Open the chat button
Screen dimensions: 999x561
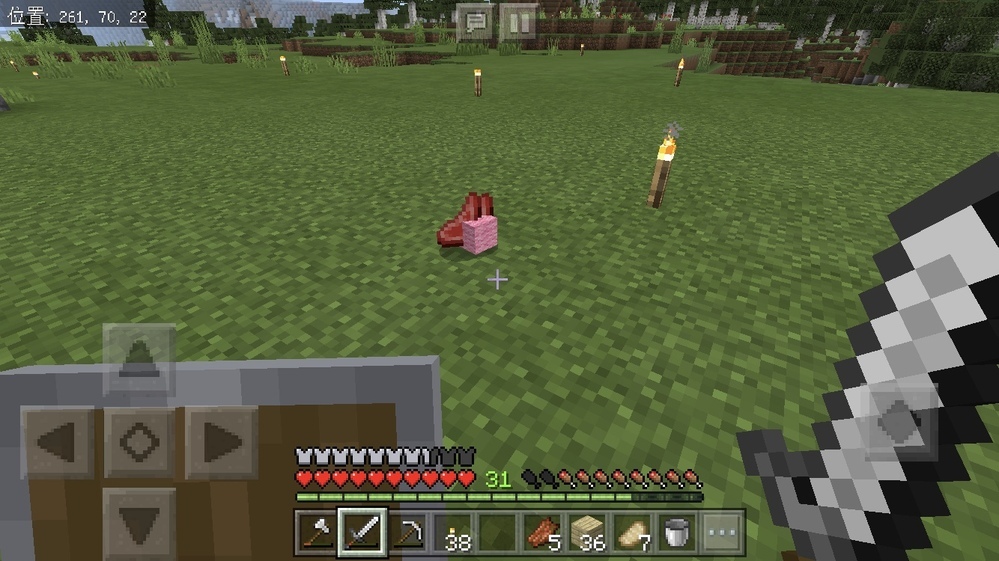point(476,21)
